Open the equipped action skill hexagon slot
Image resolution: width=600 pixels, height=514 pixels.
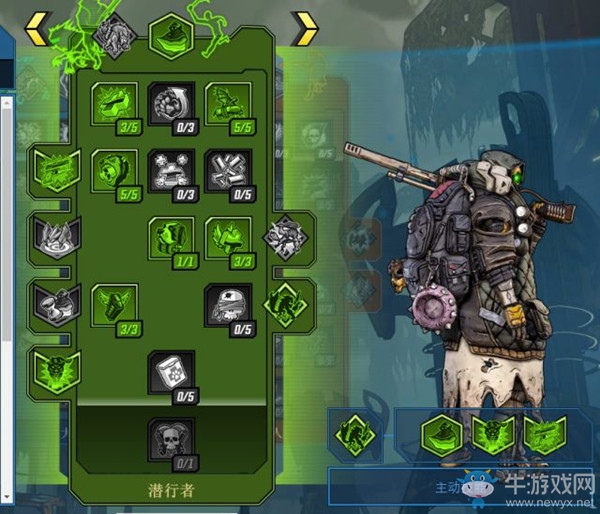coord(440,435)
